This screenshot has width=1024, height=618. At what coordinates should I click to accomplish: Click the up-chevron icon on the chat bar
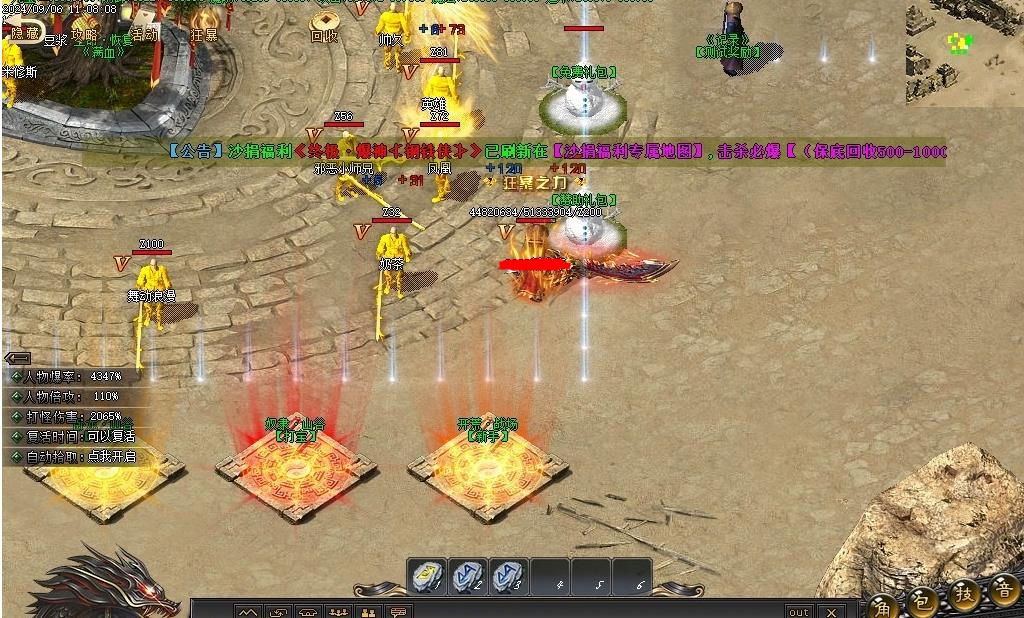(247, 611)
